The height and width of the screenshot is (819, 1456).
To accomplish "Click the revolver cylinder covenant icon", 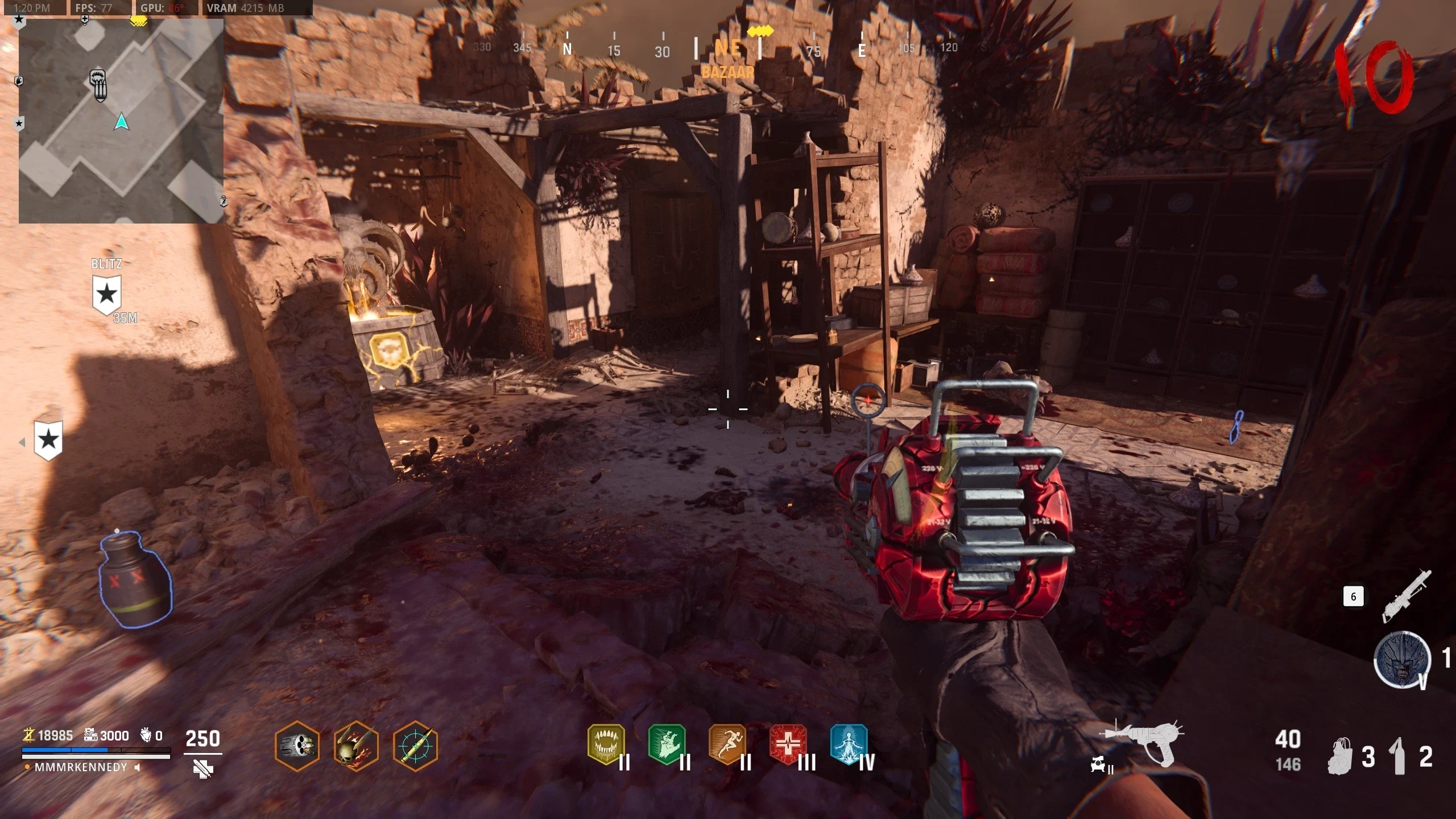I will tap(297, 746).
